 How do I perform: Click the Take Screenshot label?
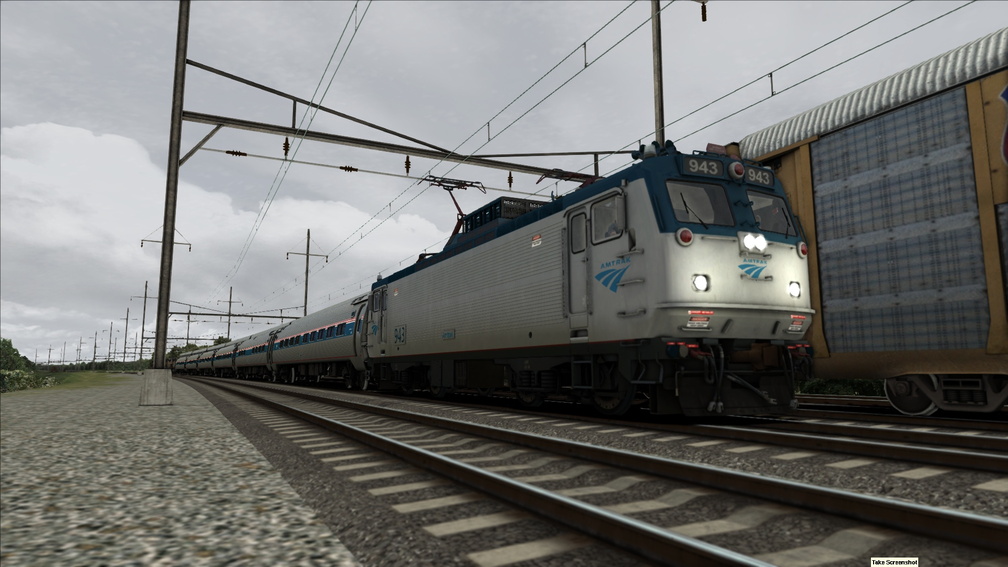(x=894, y=562)
